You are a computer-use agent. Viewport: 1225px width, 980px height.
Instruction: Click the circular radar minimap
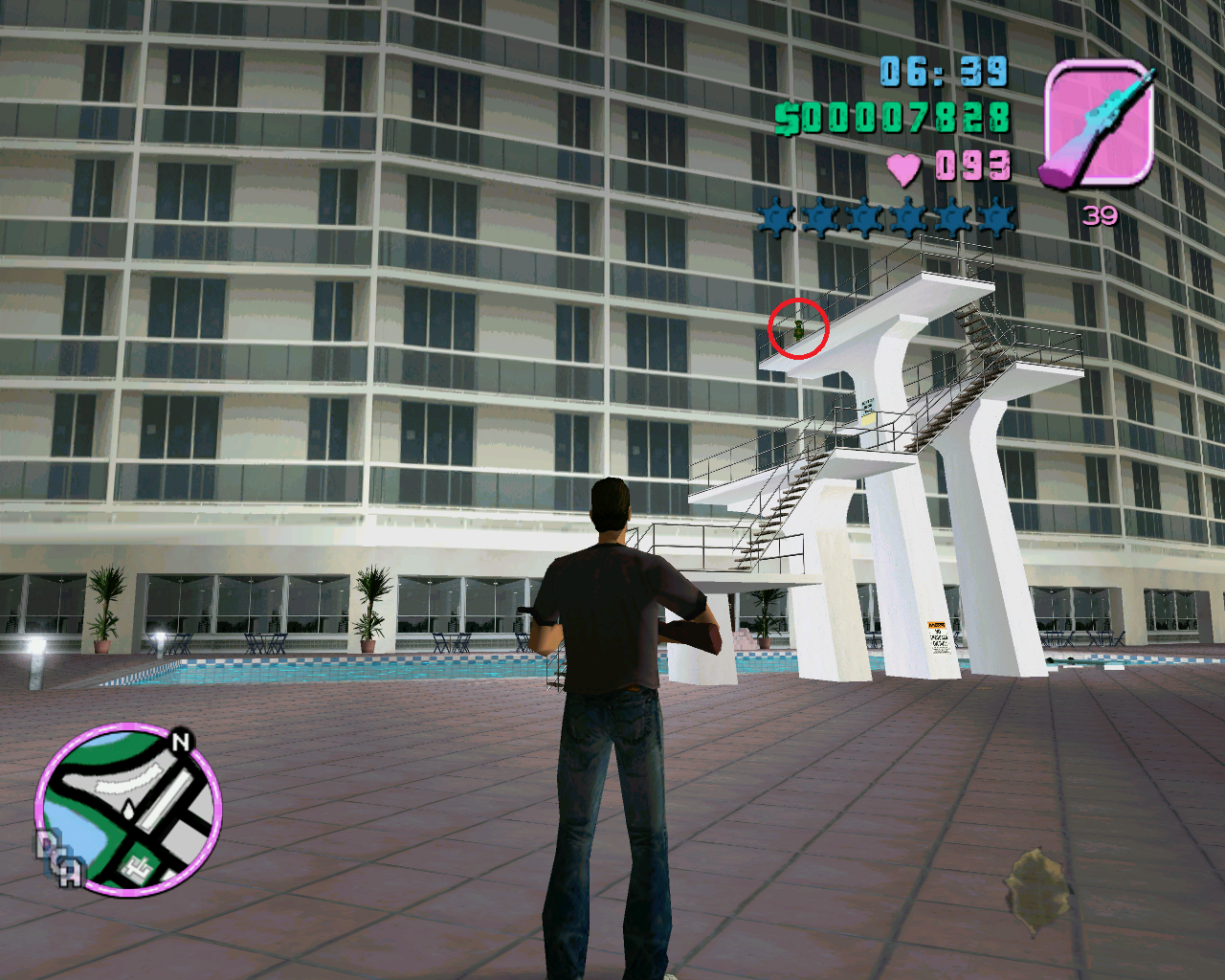[x=128, y=810]
